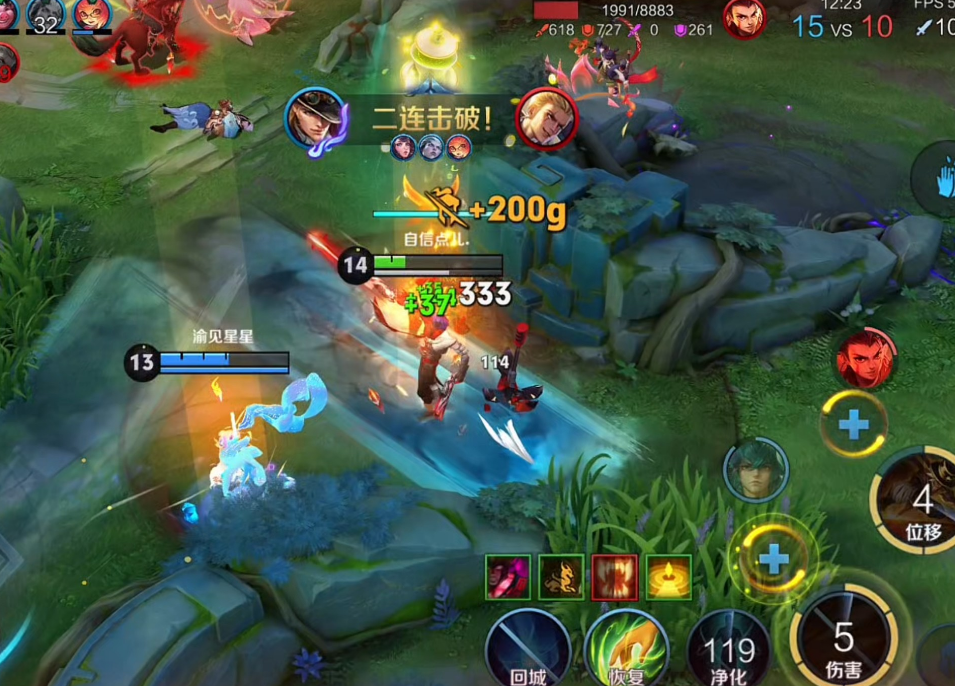955x686 pixels.
Task: Inspect the pink creature buff icon
Action: [x=508, y=577]
